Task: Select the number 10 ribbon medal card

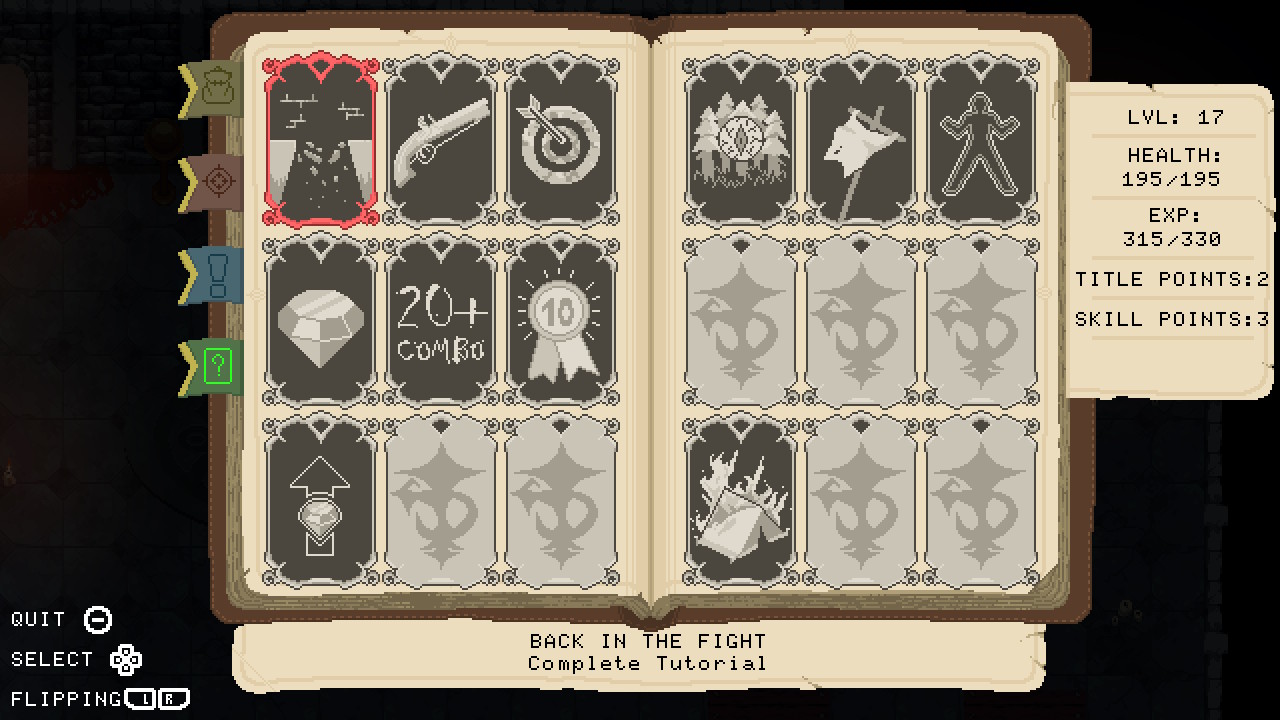Action: [x=560, y=320]
